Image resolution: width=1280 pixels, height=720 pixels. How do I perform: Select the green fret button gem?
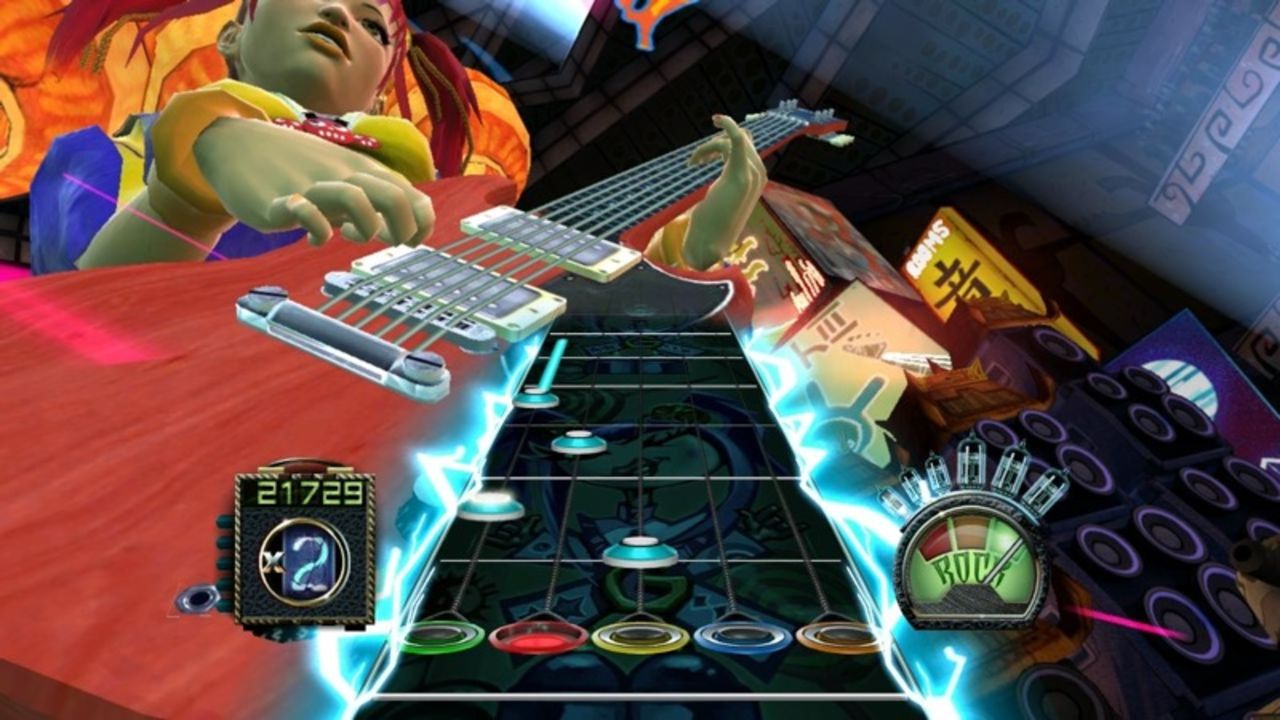443,634
